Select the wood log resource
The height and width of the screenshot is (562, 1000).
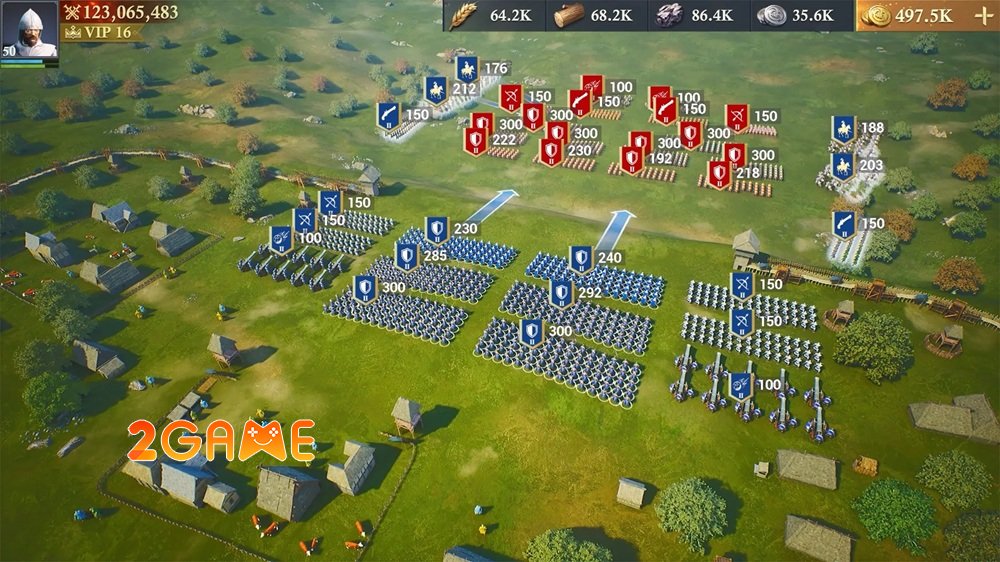[x=568, y=15]
